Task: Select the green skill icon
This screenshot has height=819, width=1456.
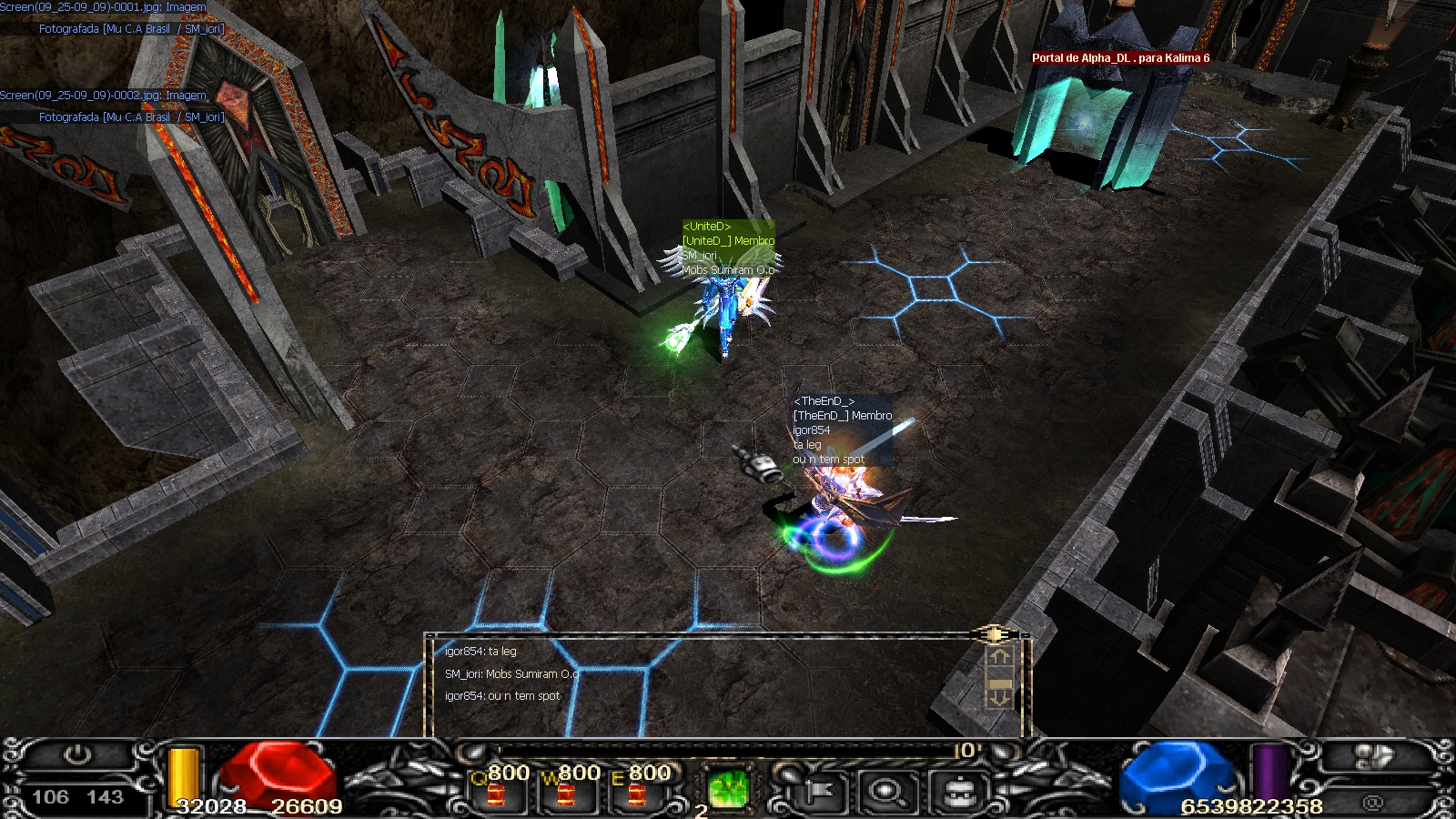Action: (728, 789)
